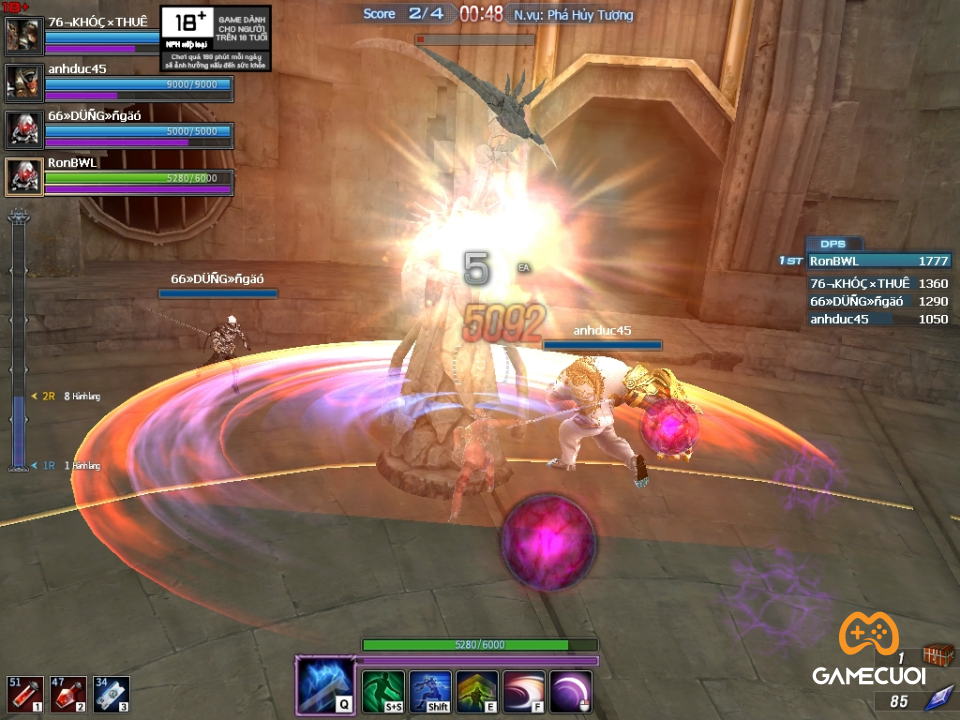
Task: Cast the yellow-green arrow skill marked E
Action: 477,690
